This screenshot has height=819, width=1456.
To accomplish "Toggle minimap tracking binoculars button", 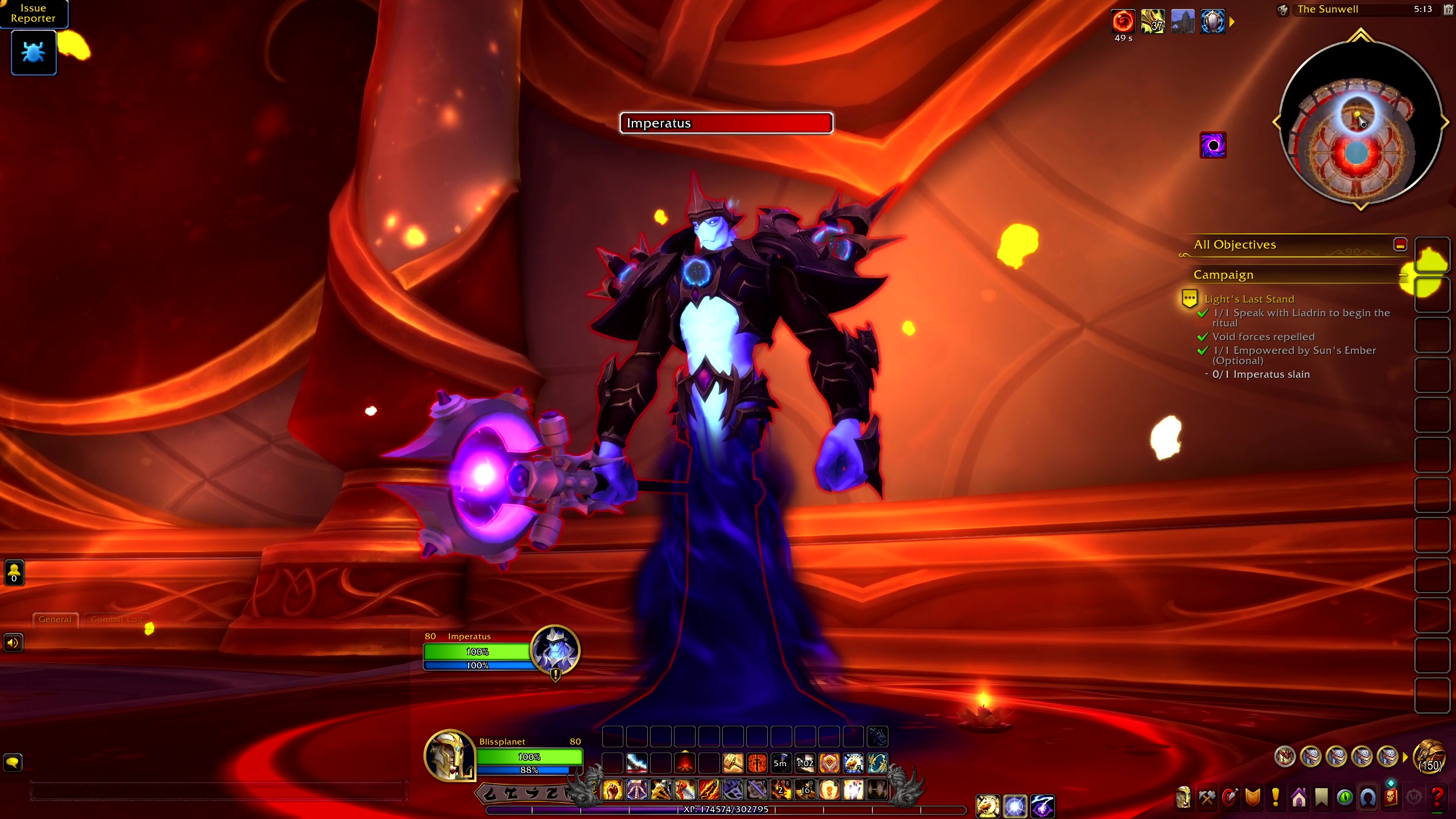I will tap(1283, 10).
